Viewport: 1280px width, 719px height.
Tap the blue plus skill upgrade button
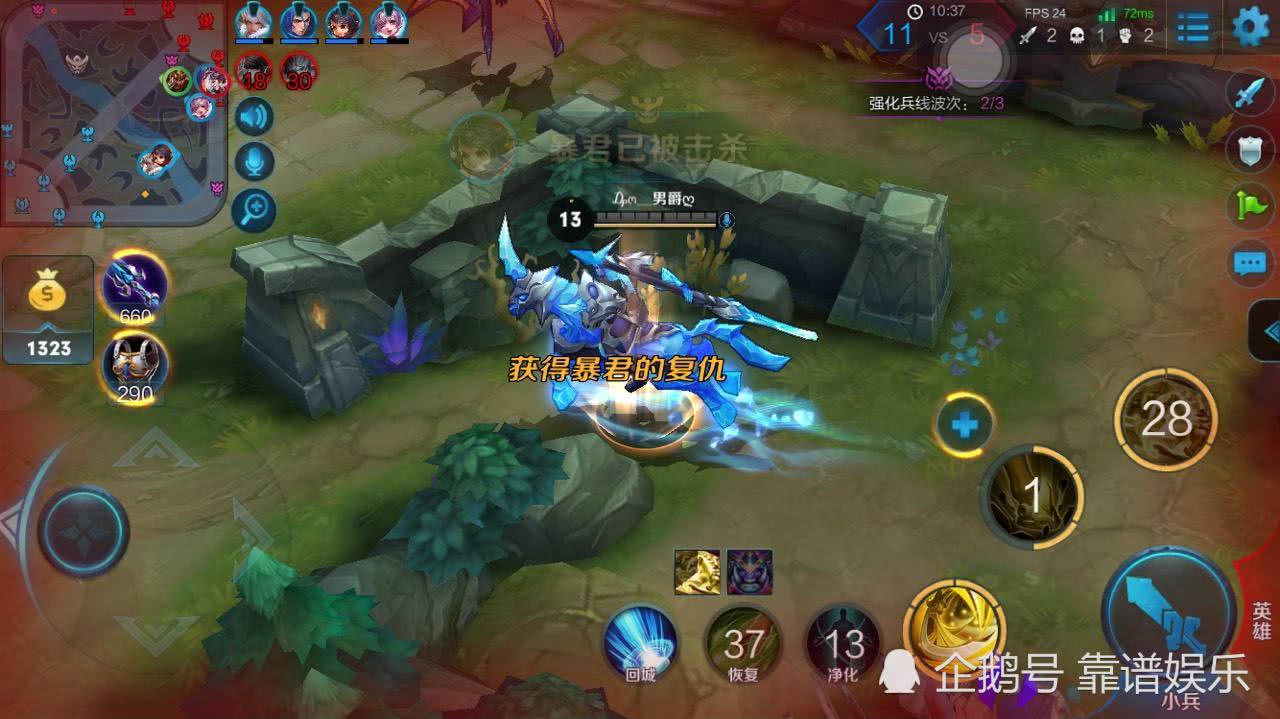tap(965, 426)
